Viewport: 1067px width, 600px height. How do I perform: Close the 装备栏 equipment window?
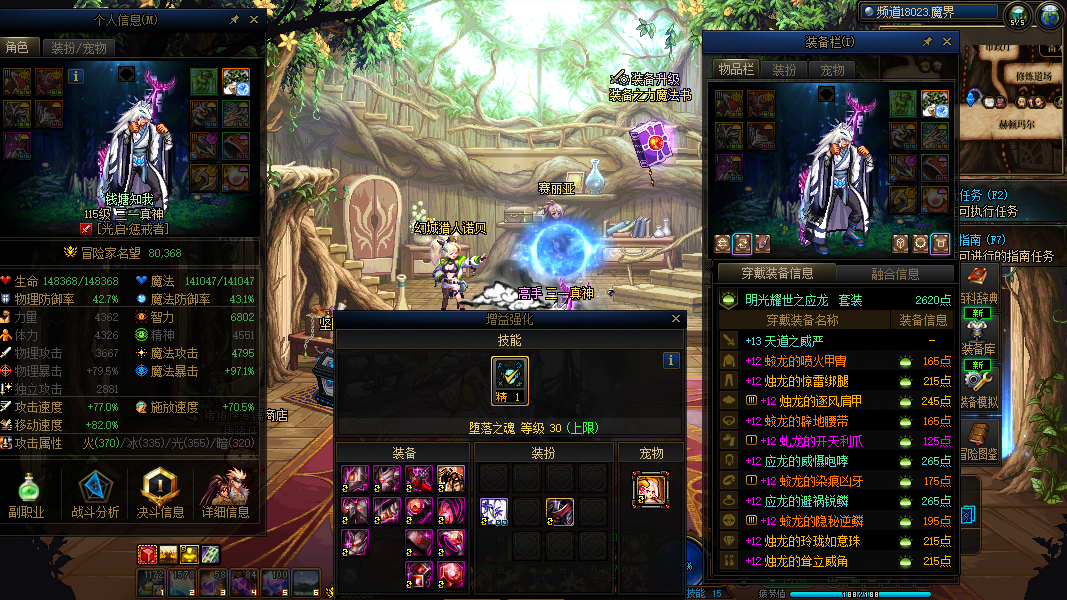[946, 42]
